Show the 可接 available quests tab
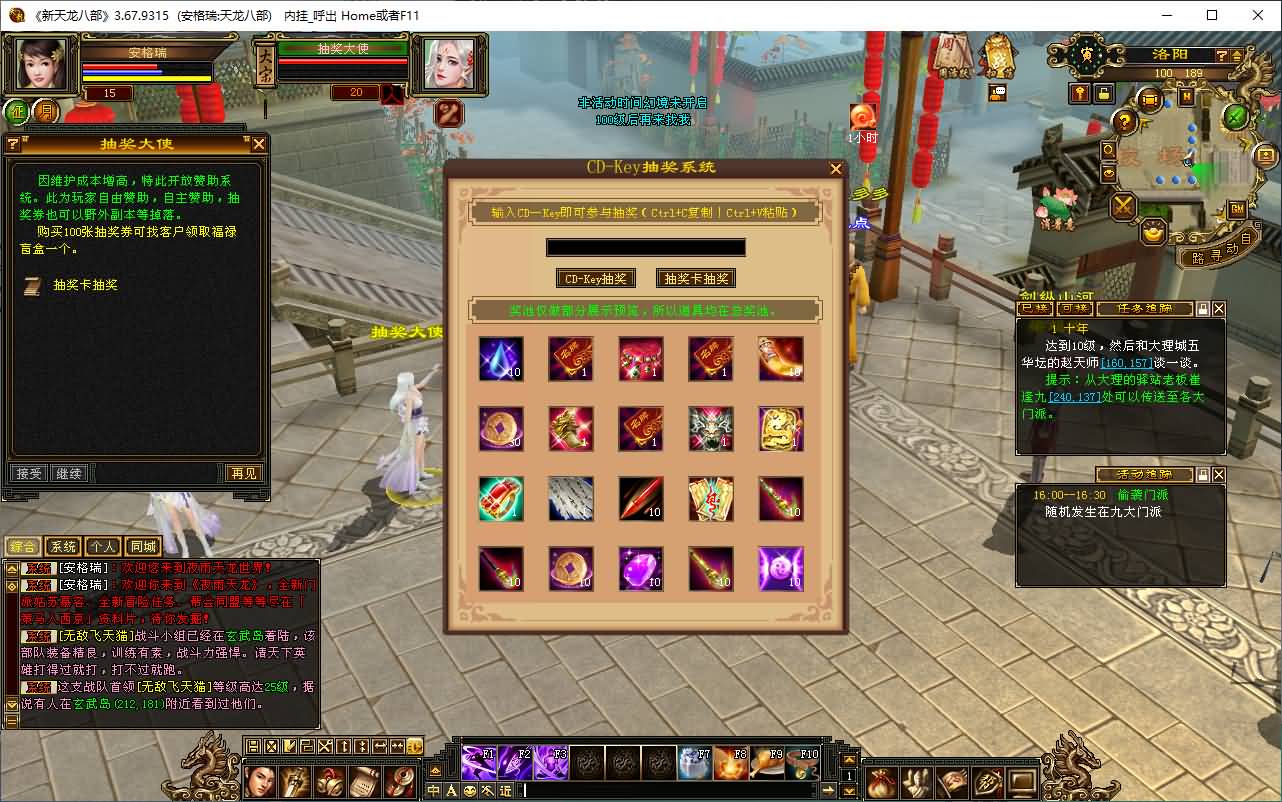Image resolution: width=1282 pixels, height=802 pixels. [x=1075, y=309]
